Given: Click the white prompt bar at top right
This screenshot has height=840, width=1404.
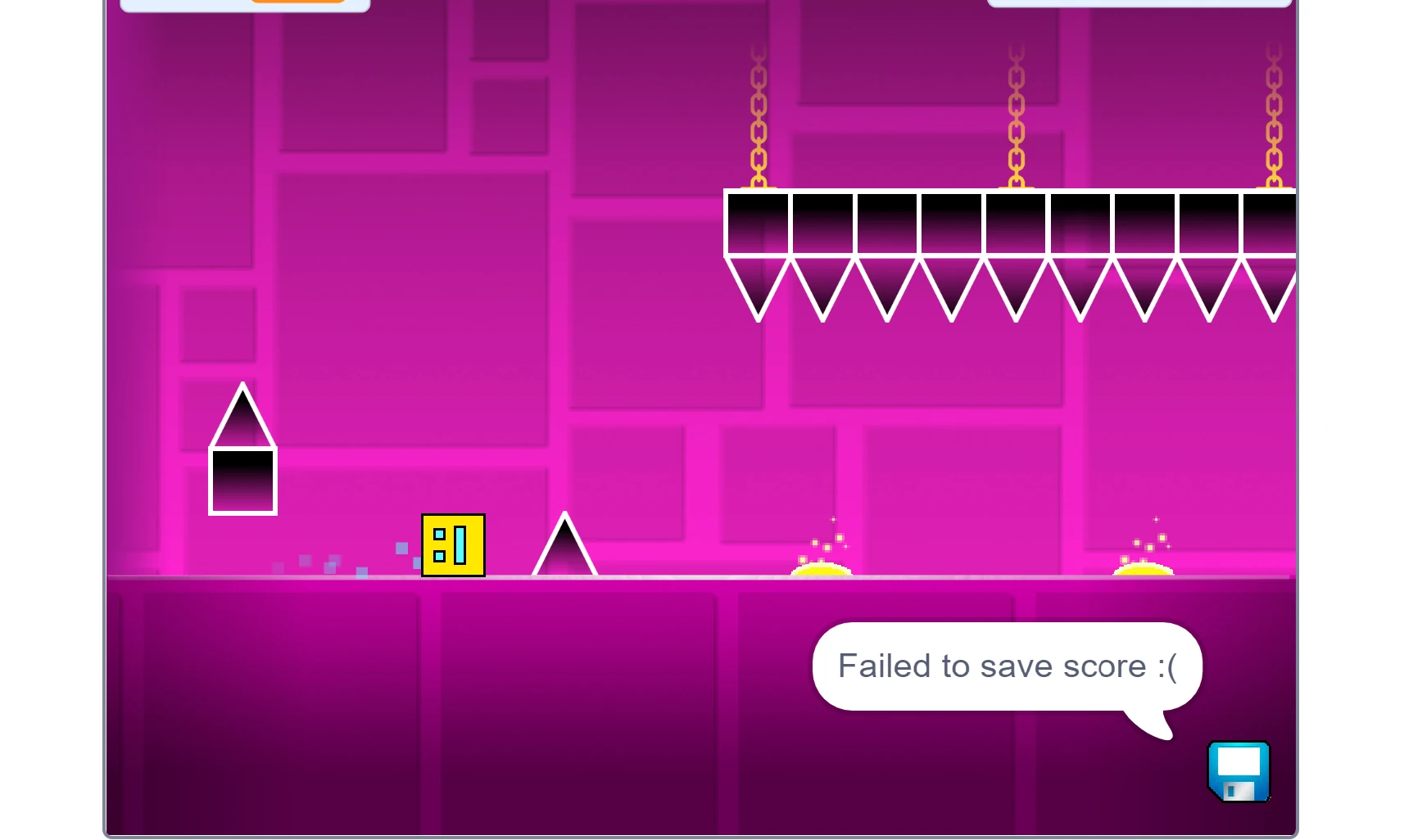Looking at the screenshot, I should 1141,2.
